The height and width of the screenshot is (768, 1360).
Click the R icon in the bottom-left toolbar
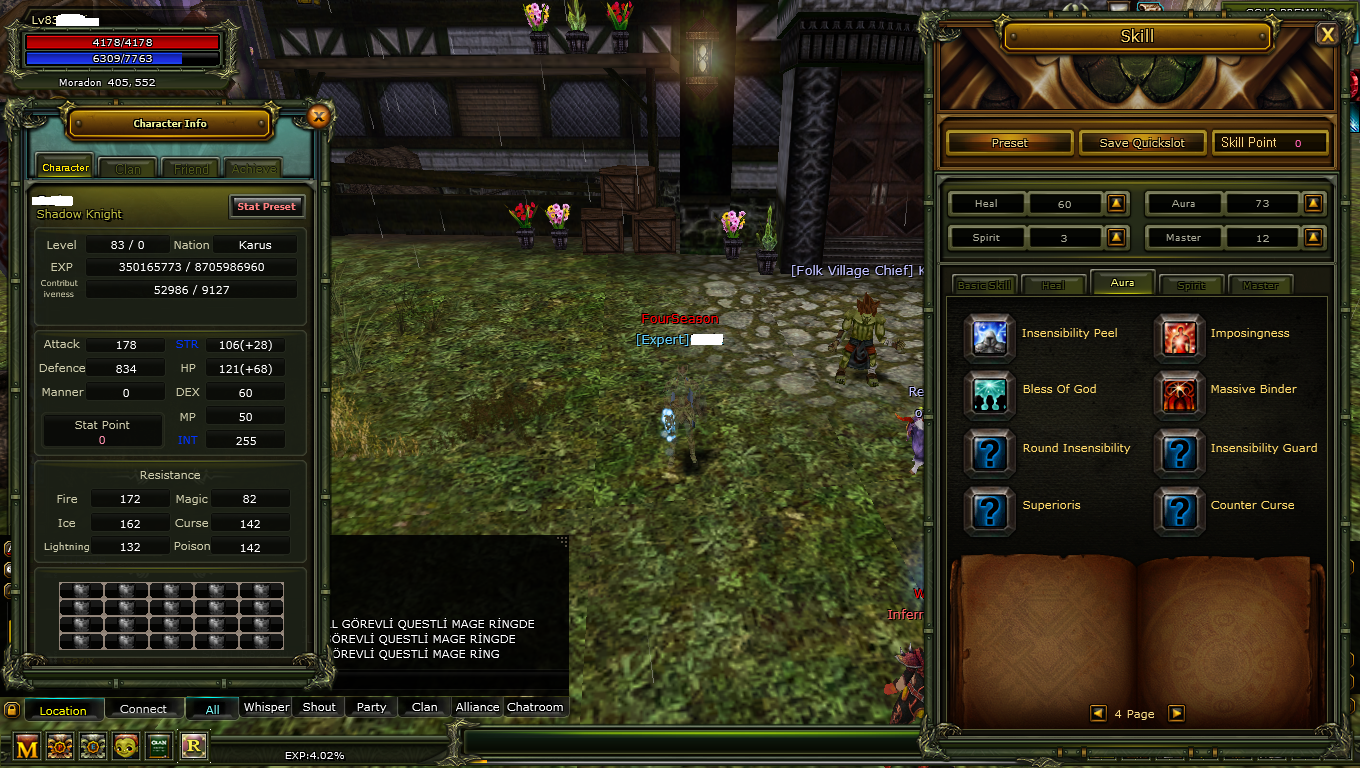pyautogui.click(x=192, y=746)
